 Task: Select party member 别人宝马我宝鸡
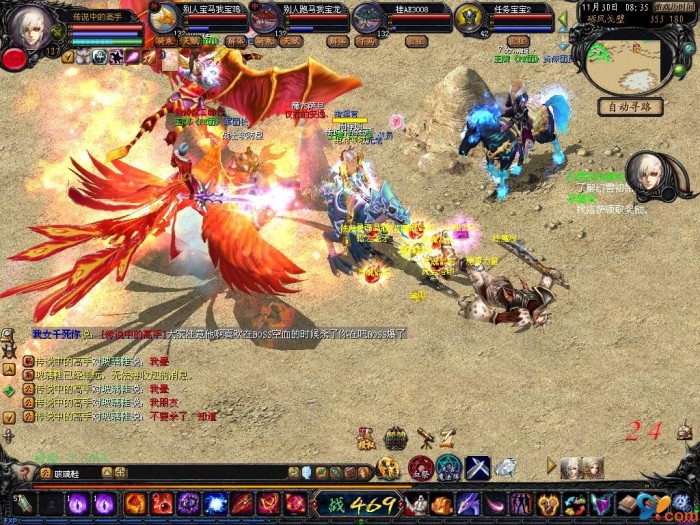tap(166, 18)
